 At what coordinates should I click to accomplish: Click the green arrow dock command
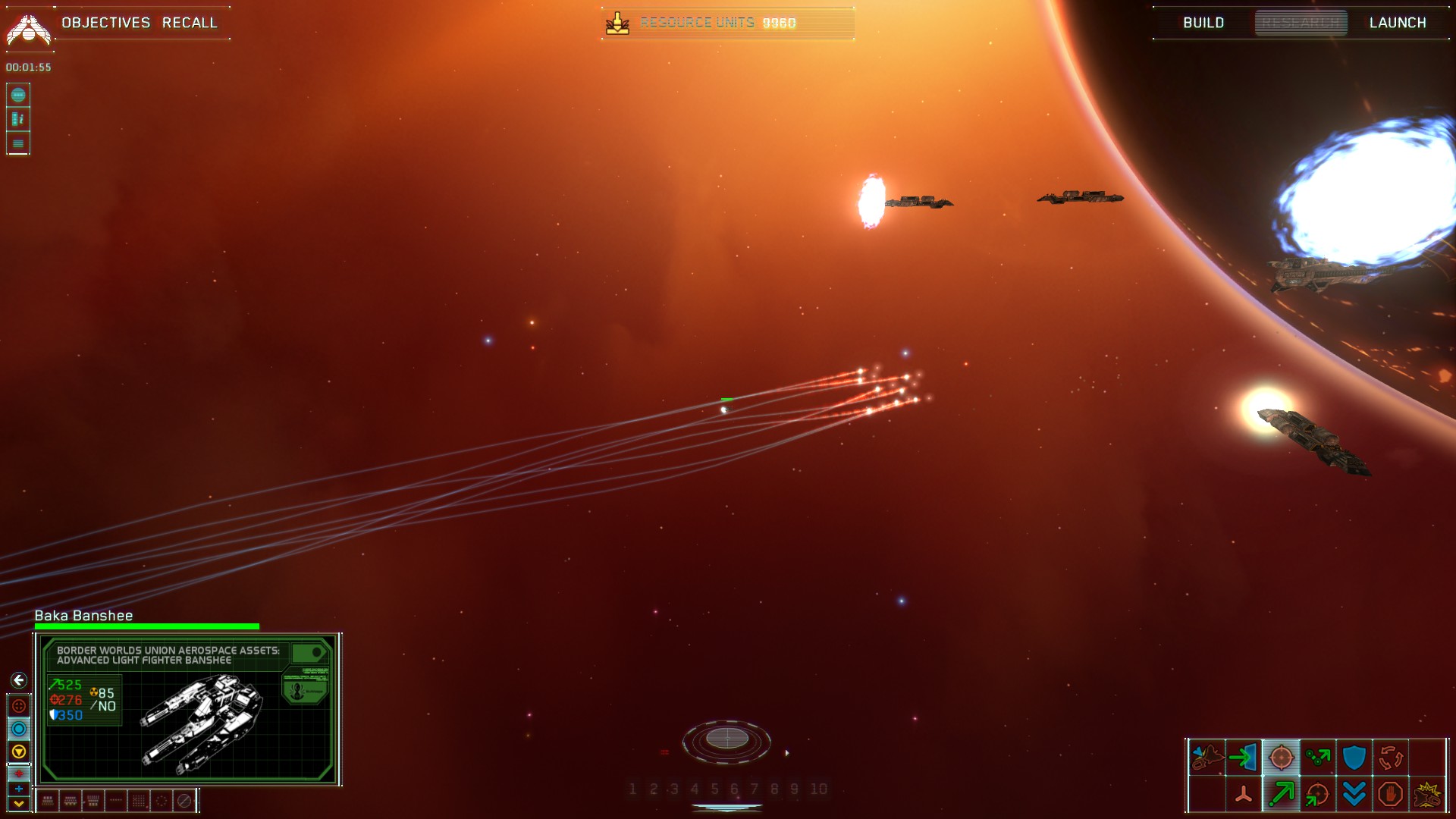point(1244,757)
